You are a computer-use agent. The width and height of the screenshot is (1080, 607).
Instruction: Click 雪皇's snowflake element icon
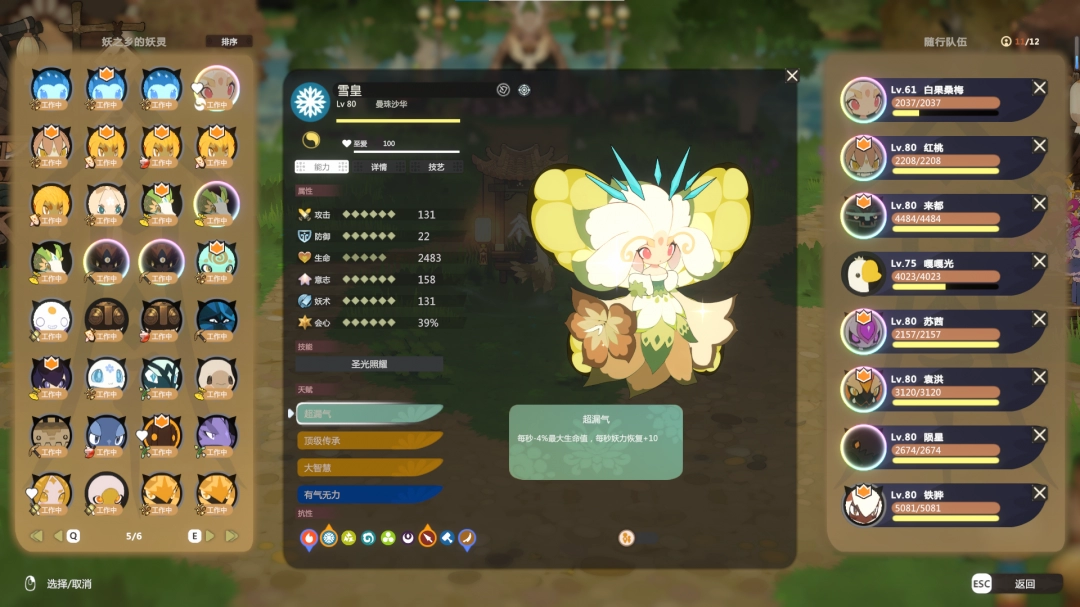tap(310, 101)
